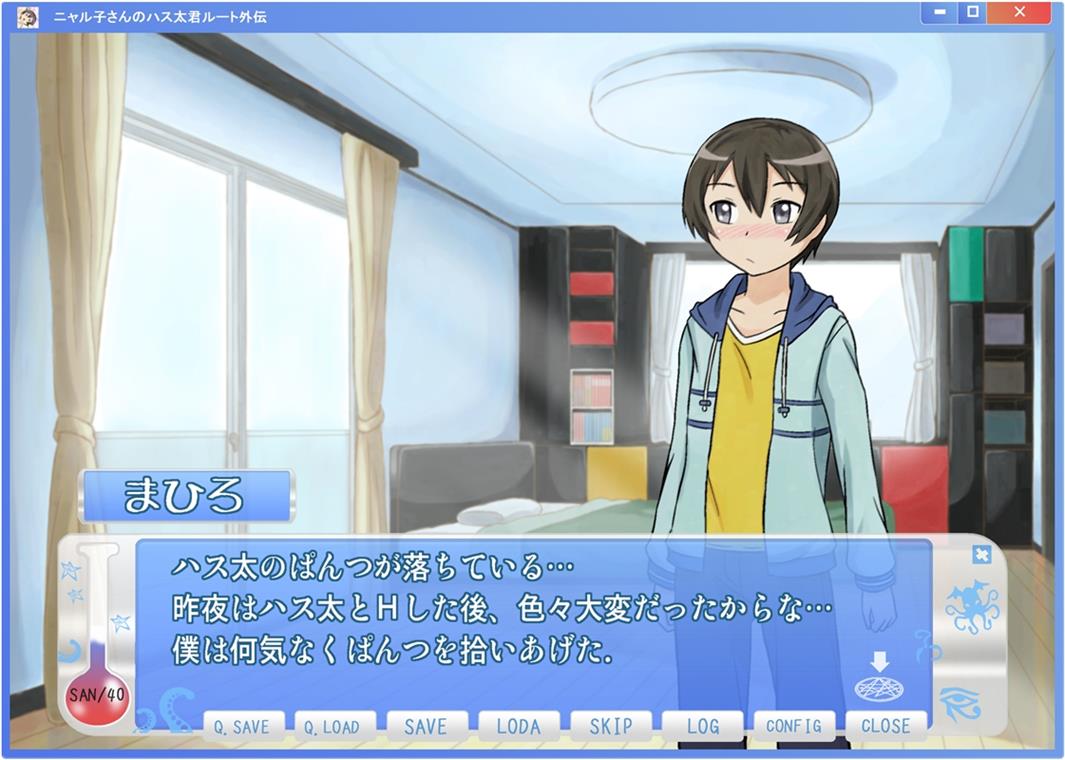The width and height of the screenshot is (1065, 760).
Task: Select the CLOSE button on the message bar
Action: 886,726
